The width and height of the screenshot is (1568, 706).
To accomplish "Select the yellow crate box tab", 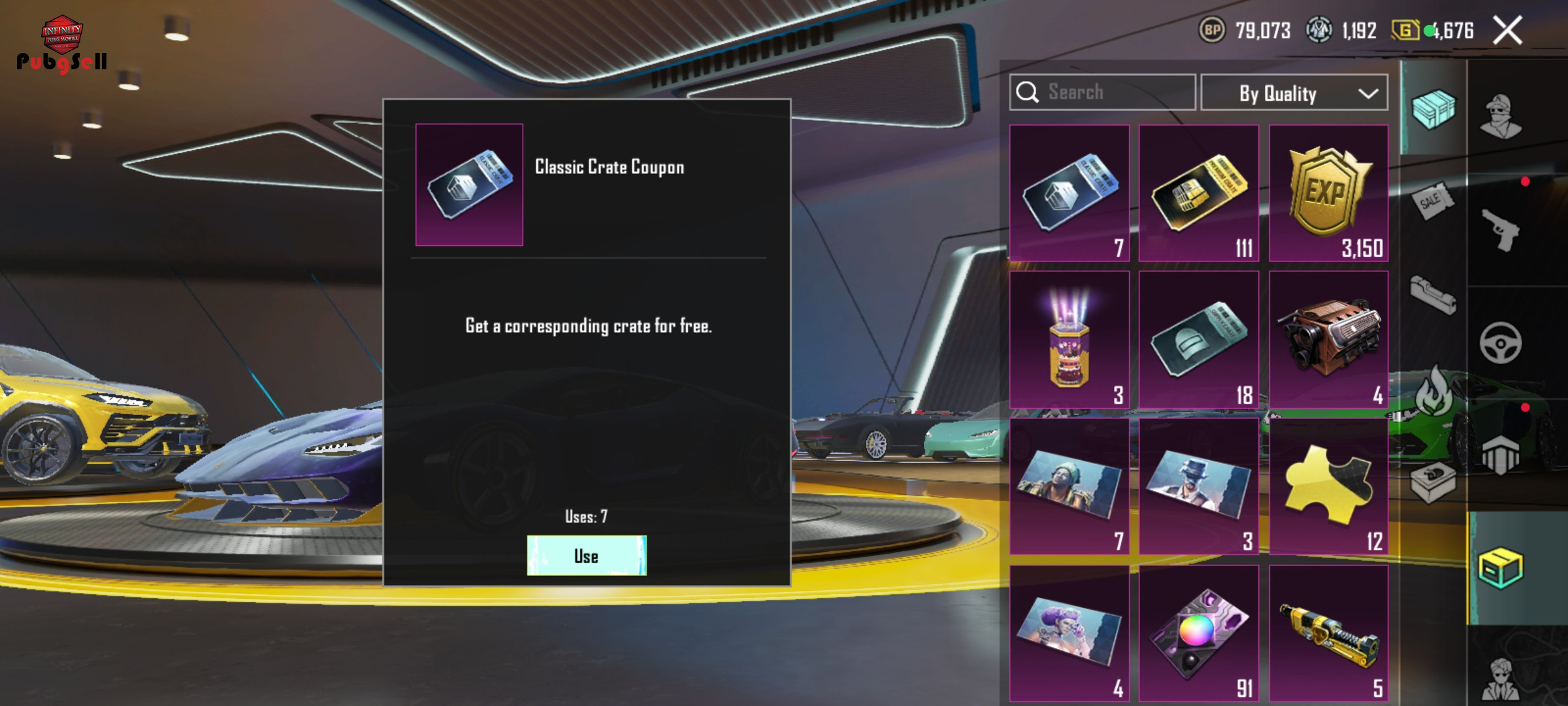I will pos(1501,567).
